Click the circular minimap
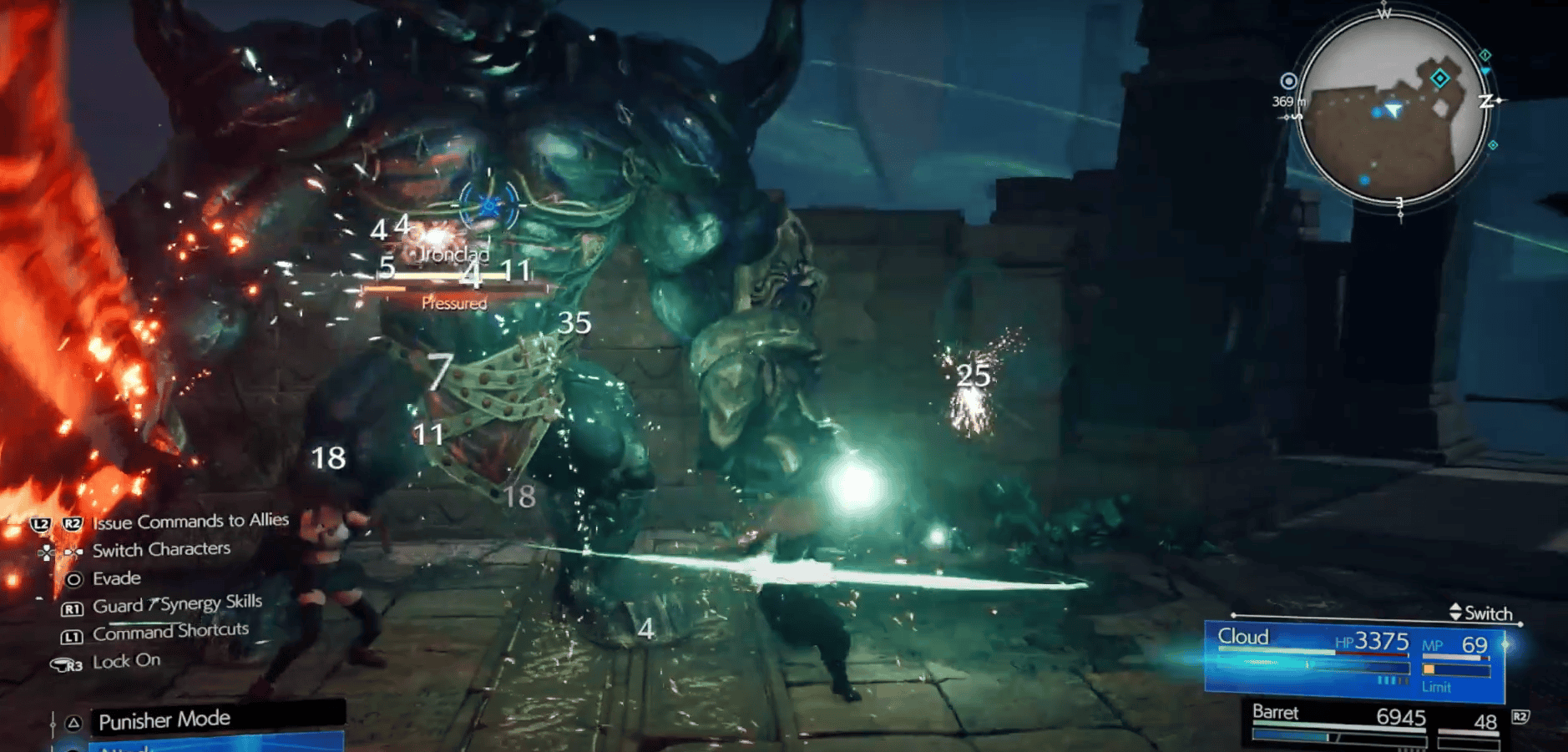 tap(1393, 109)
